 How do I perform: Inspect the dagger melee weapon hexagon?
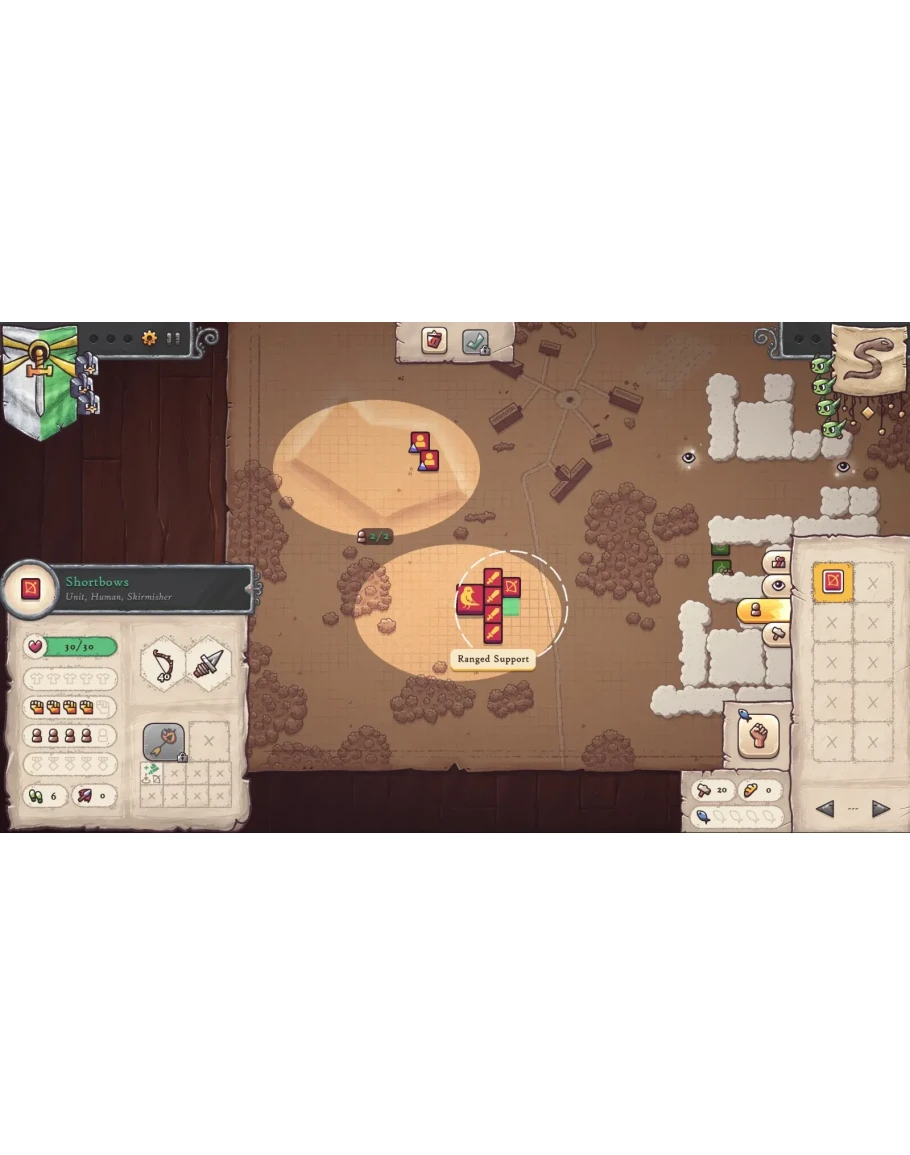pos(209,662)
